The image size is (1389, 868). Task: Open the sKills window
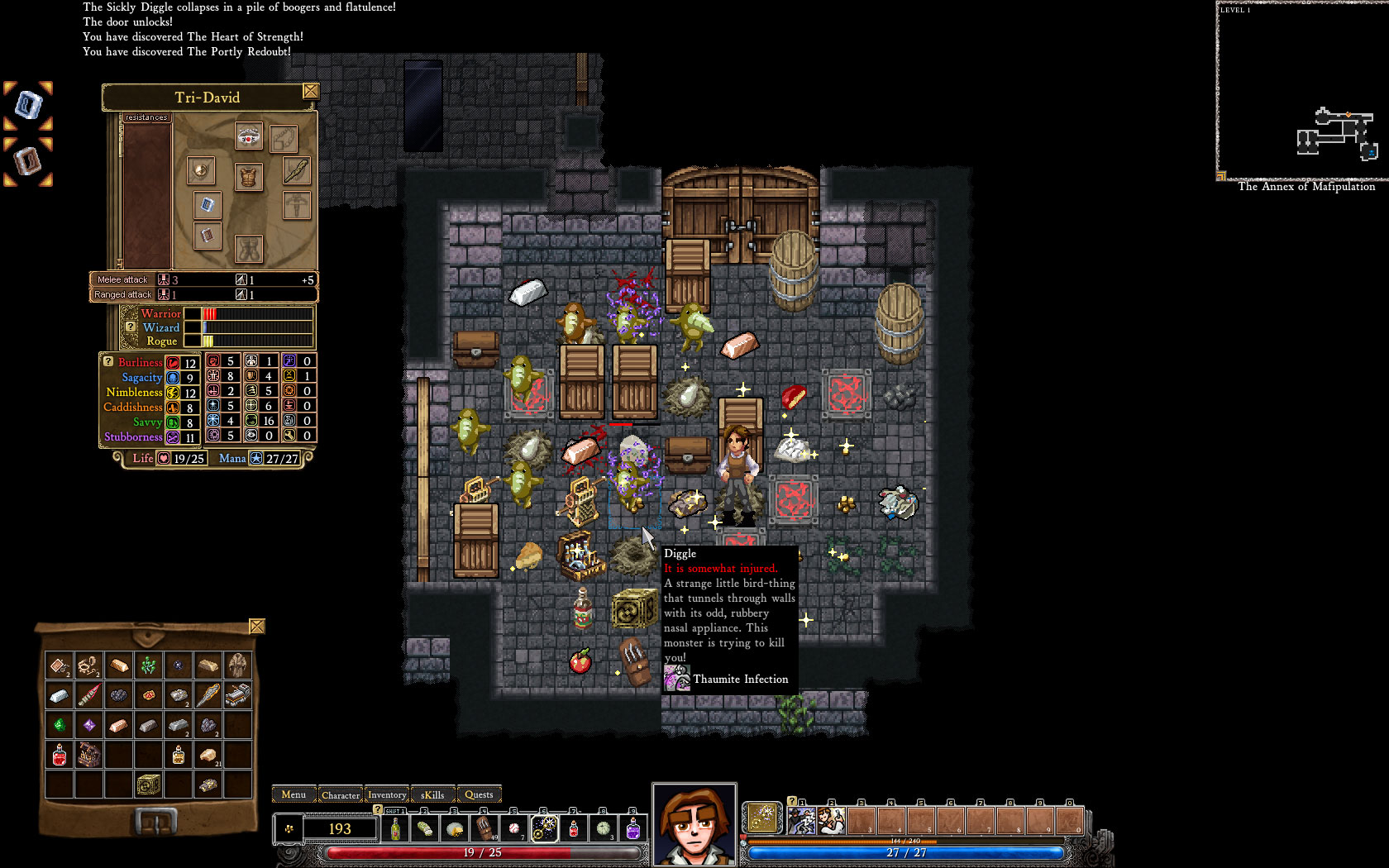click(x=432, y=794)
